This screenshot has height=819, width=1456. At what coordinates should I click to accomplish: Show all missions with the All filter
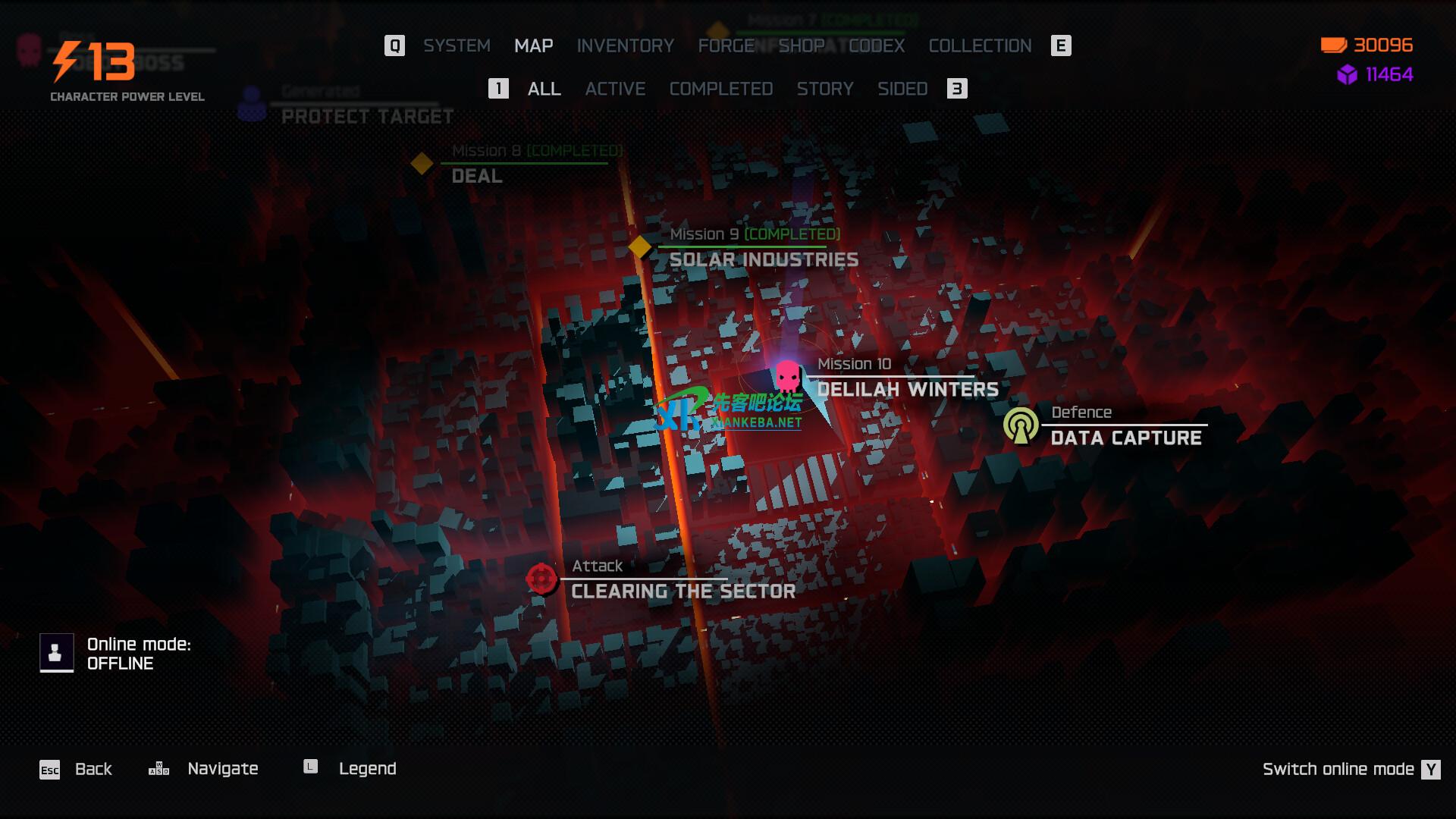544,89
